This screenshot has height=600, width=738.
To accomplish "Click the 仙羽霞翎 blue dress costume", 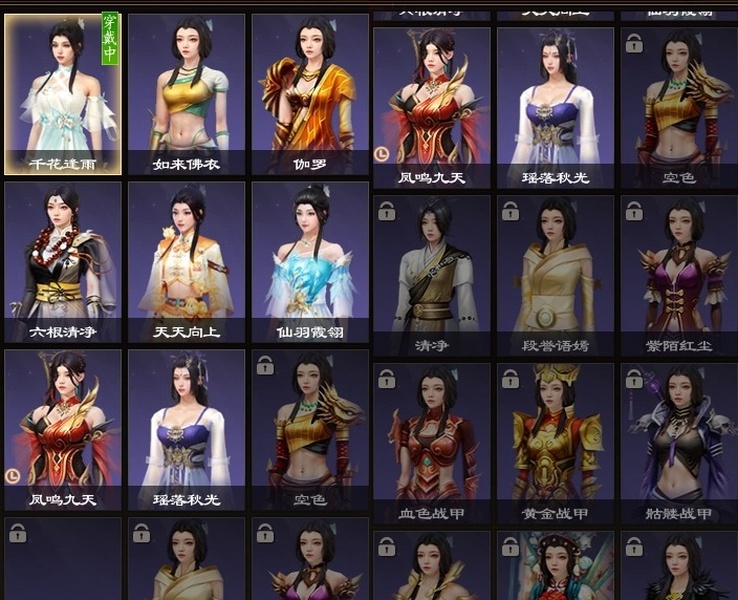I will (x=309, y=261).
